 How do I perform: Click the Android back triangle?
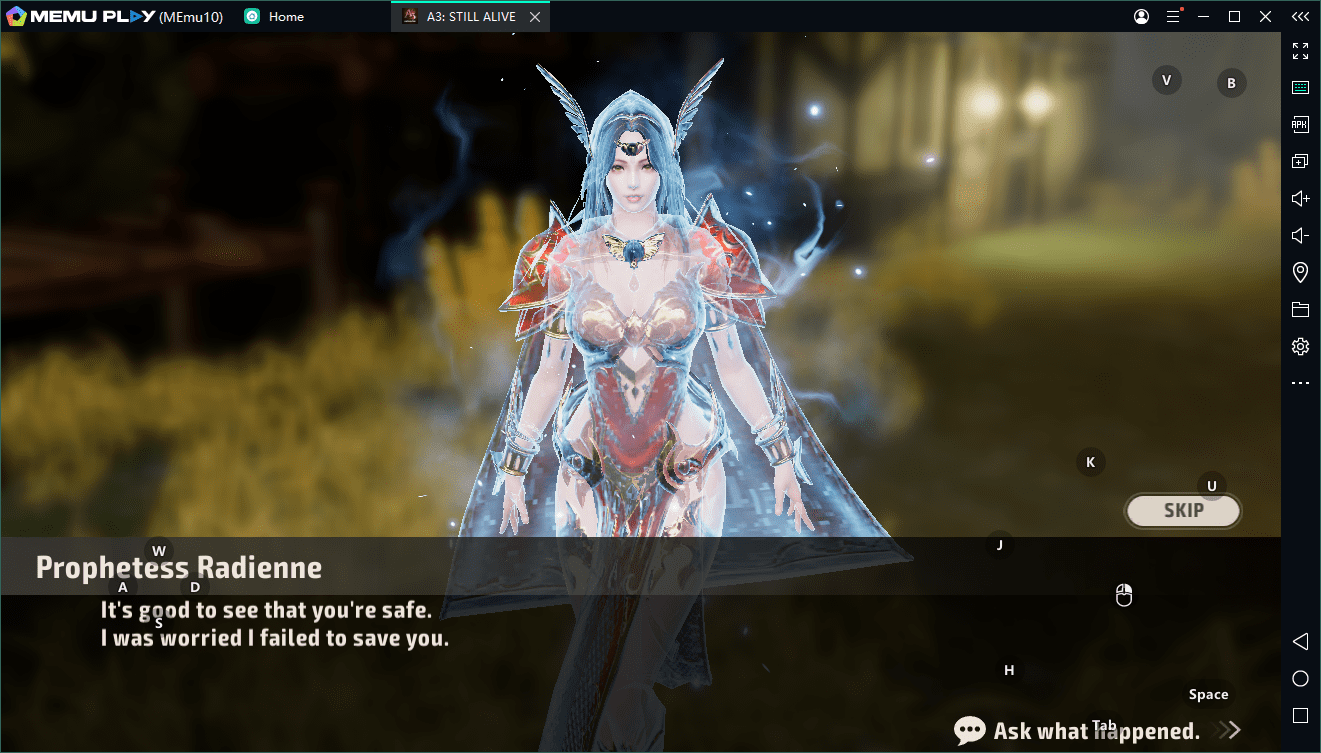[1300, 641]
